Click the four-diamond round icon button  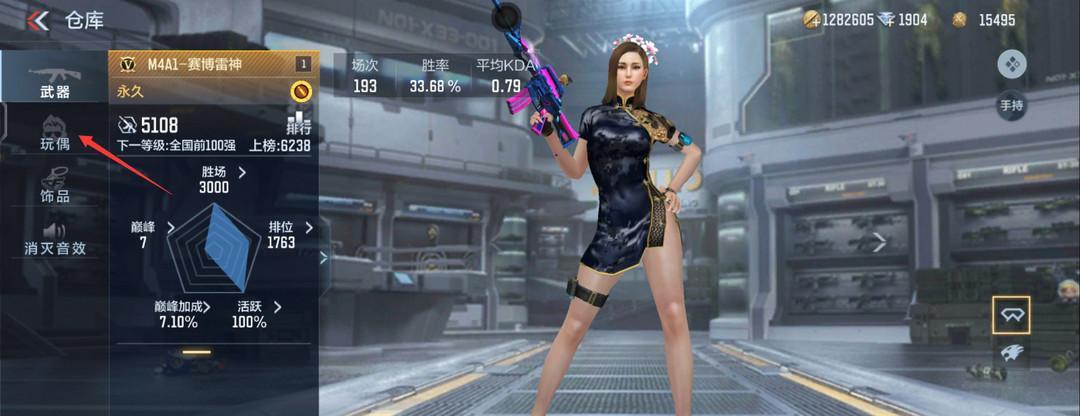point(1012,65)
